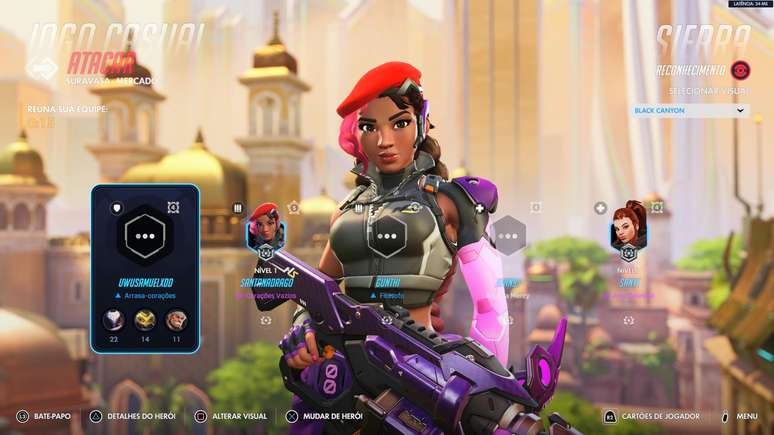This screenshot has width=774, height=435.
Task: Select Mudar de Herói
Action: click(x=330, y=416)
